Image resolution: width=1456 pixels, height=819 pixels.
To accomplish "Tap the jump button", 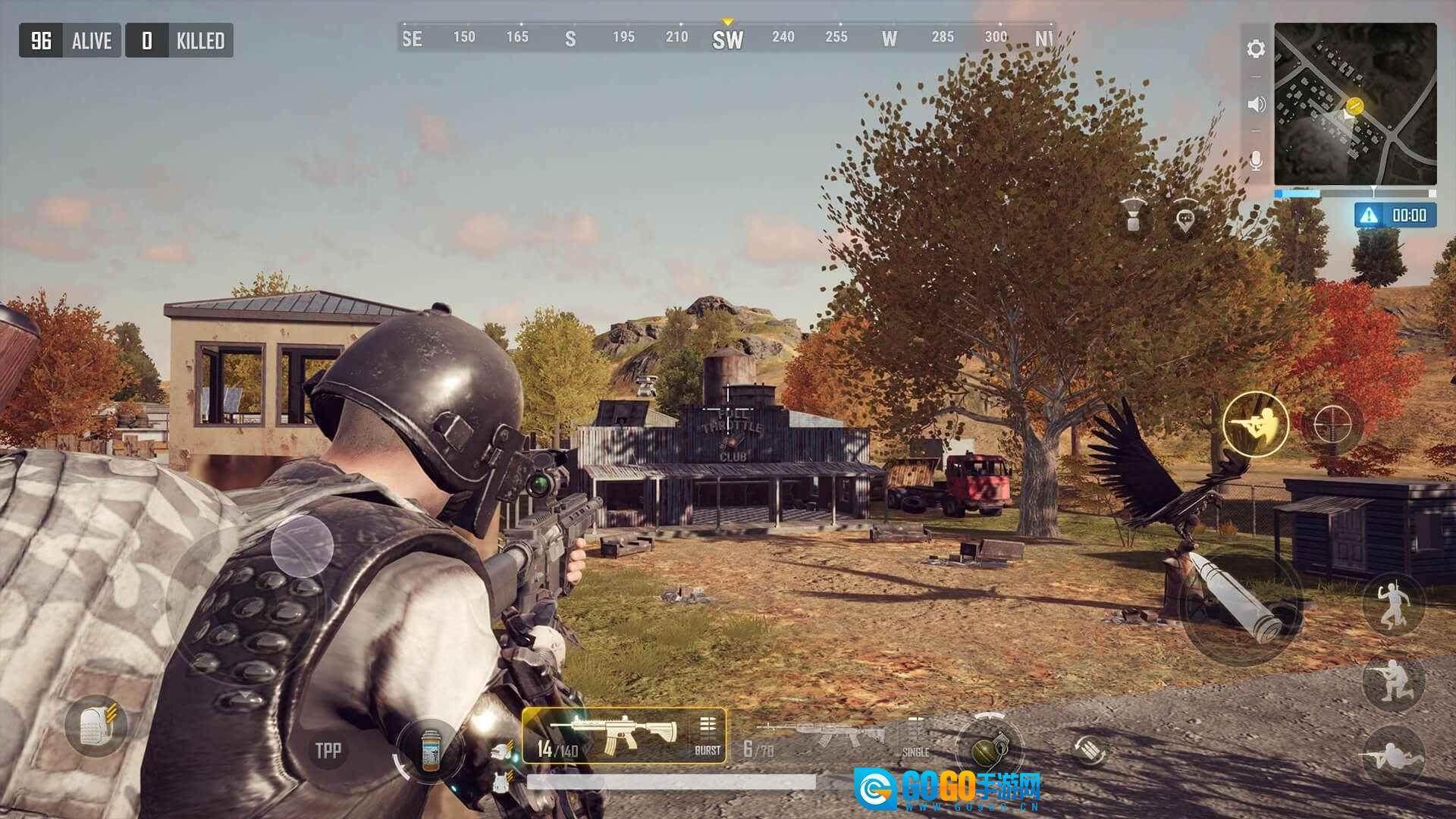I will (x=1394, y=604).
